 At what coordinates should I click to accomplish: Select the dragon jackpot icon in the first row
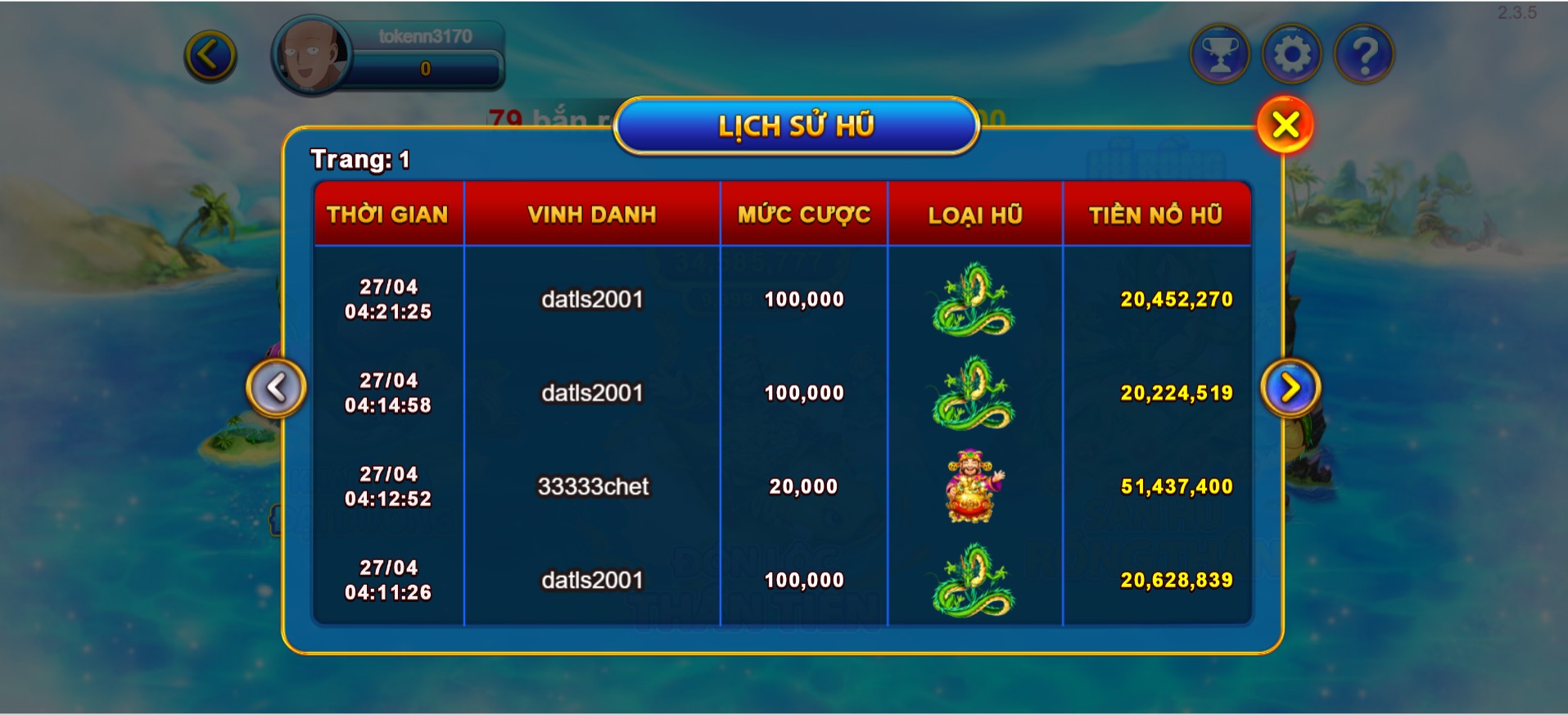(974, 300)
